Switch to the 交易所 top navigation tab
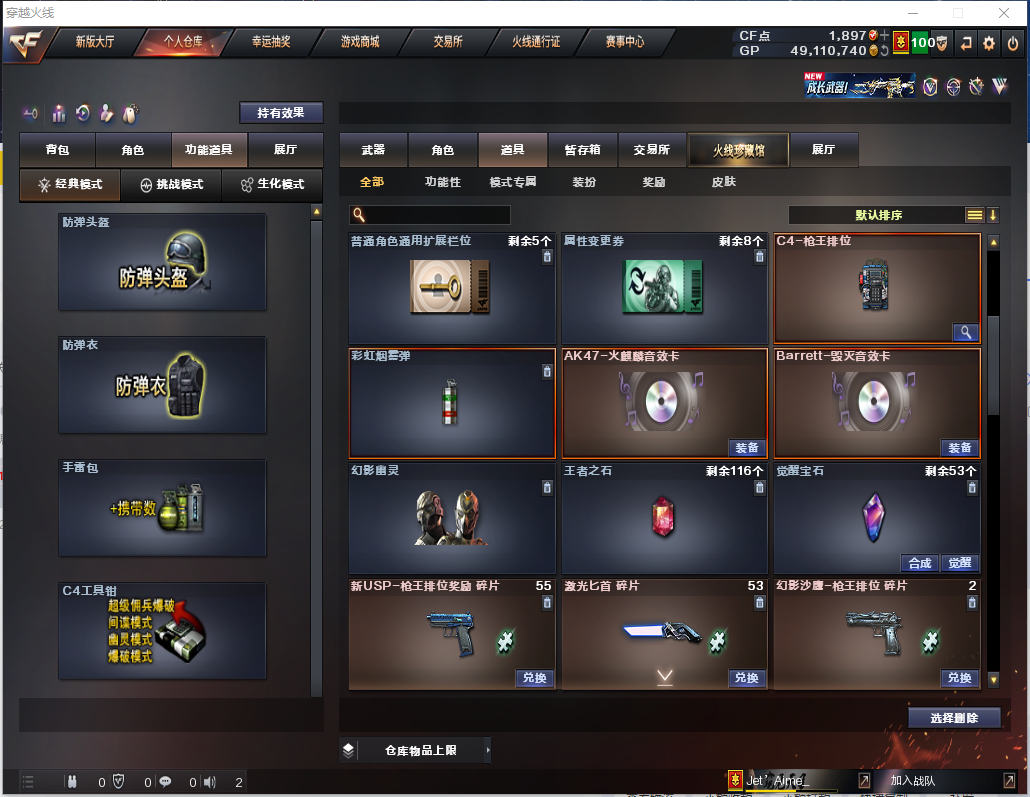 (447, 42)
